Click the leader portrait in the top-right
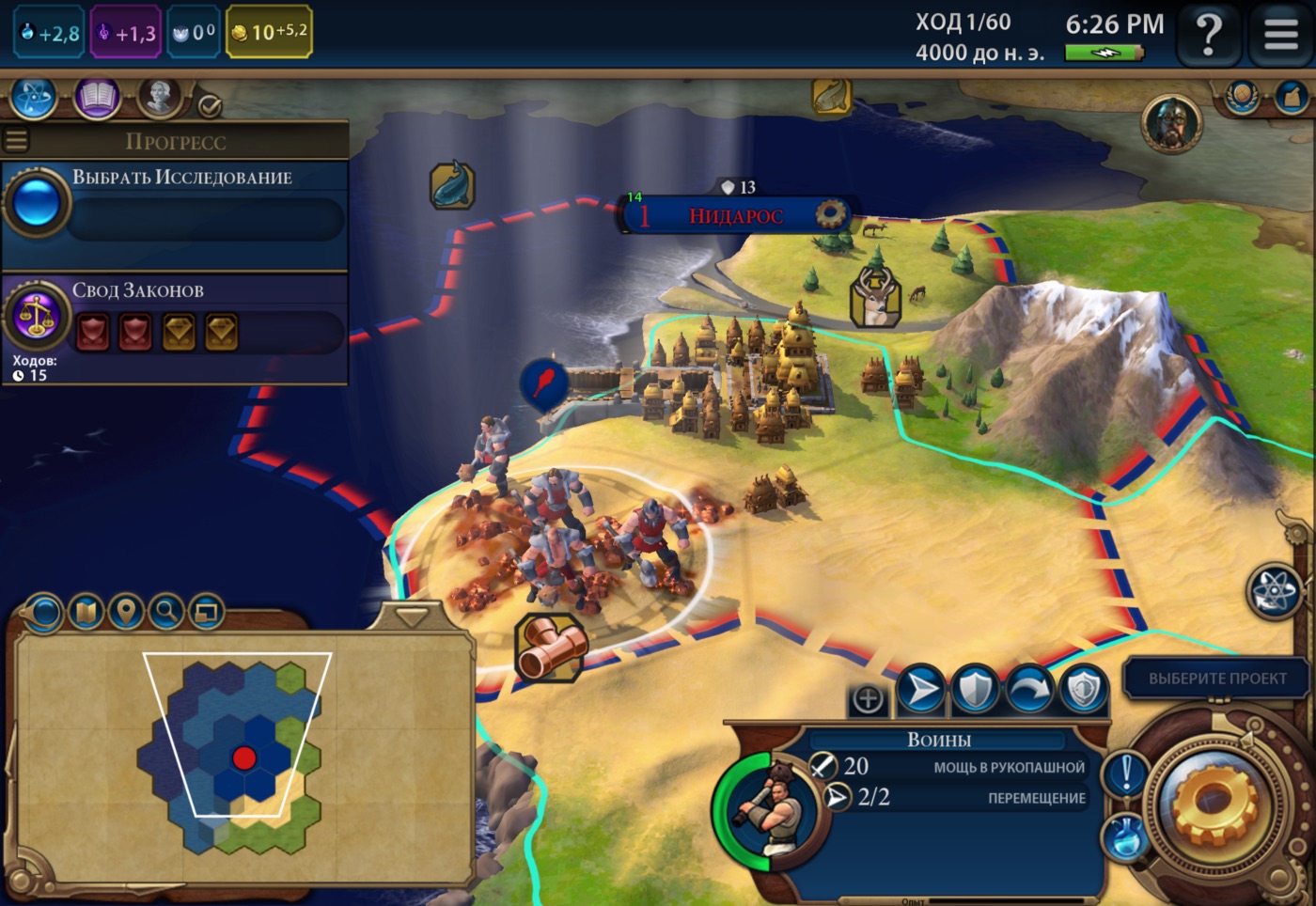 coord(1171,123)
